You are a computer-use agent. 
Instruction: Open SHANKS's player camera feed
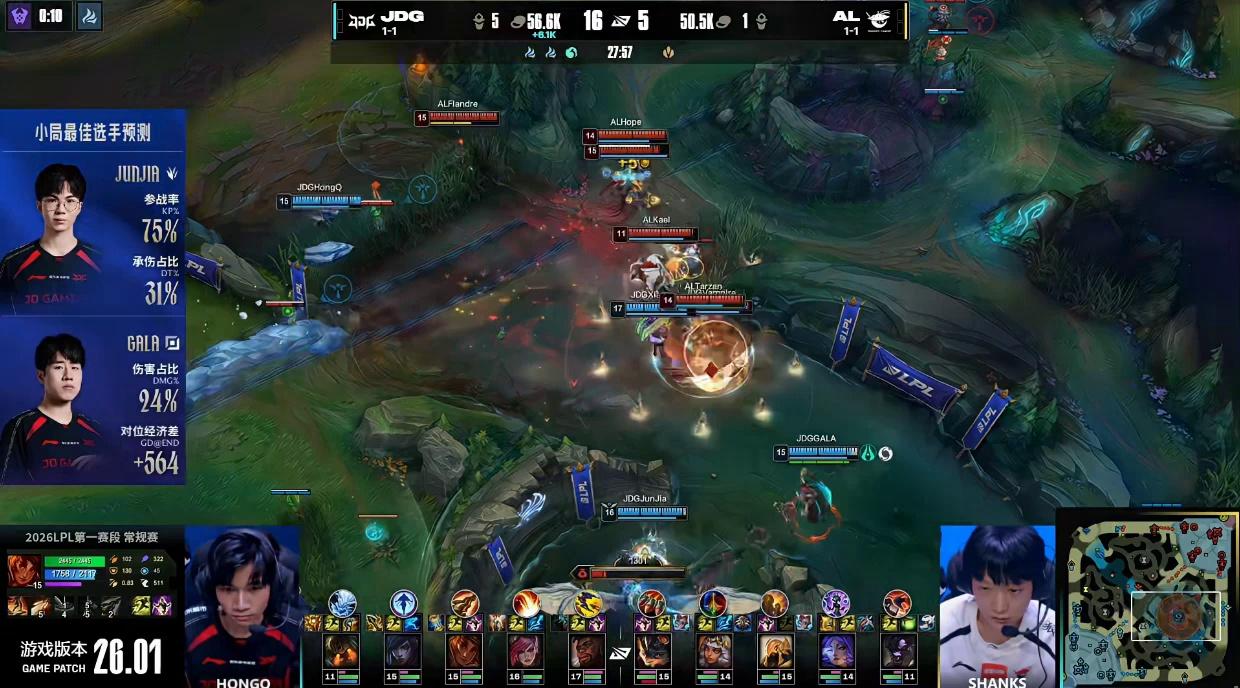pyautogui.click(x=996, y=605)
